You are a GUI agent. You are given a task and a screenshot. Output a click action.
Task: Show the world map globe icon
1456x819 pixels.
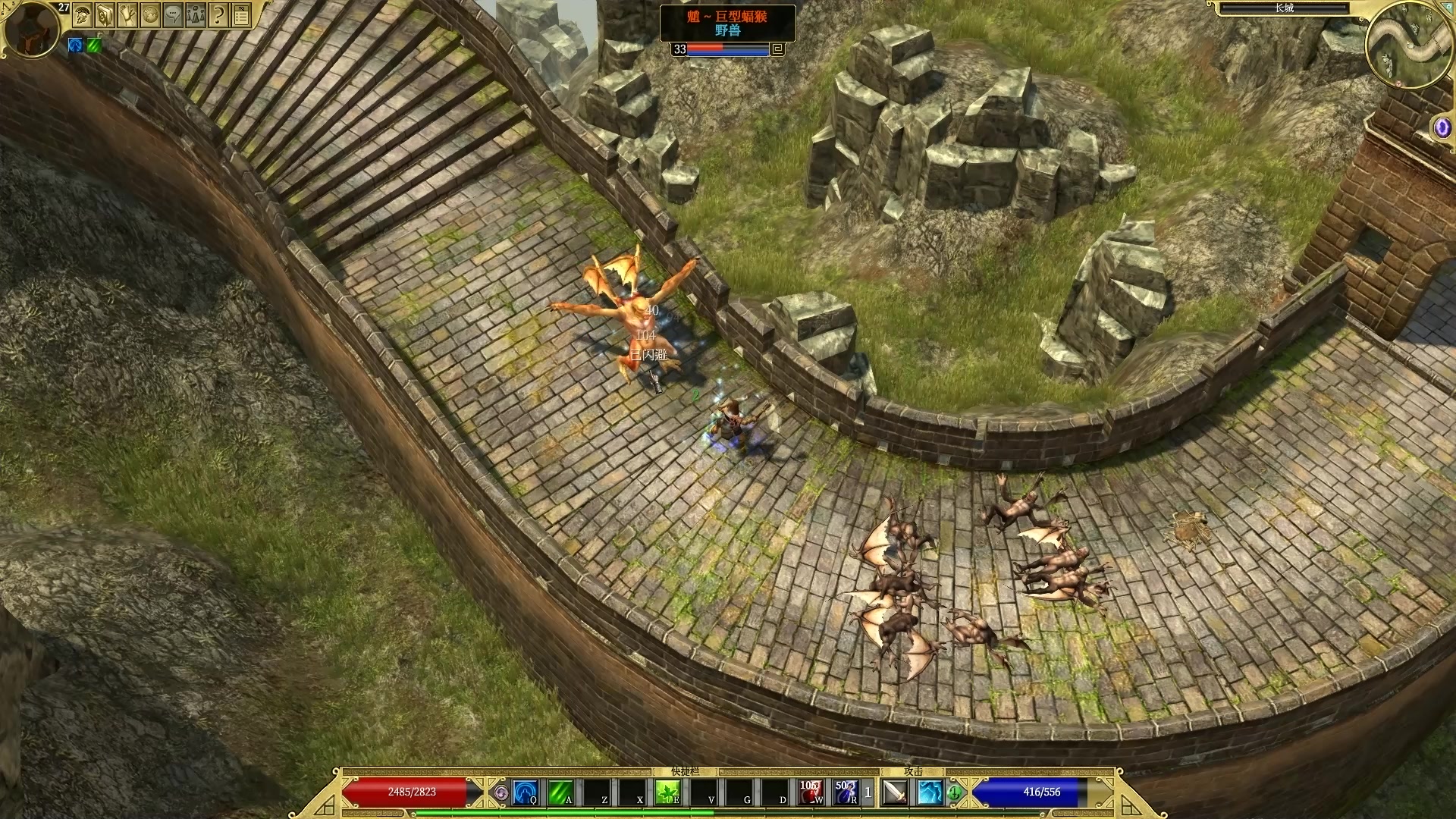[151, 14]
